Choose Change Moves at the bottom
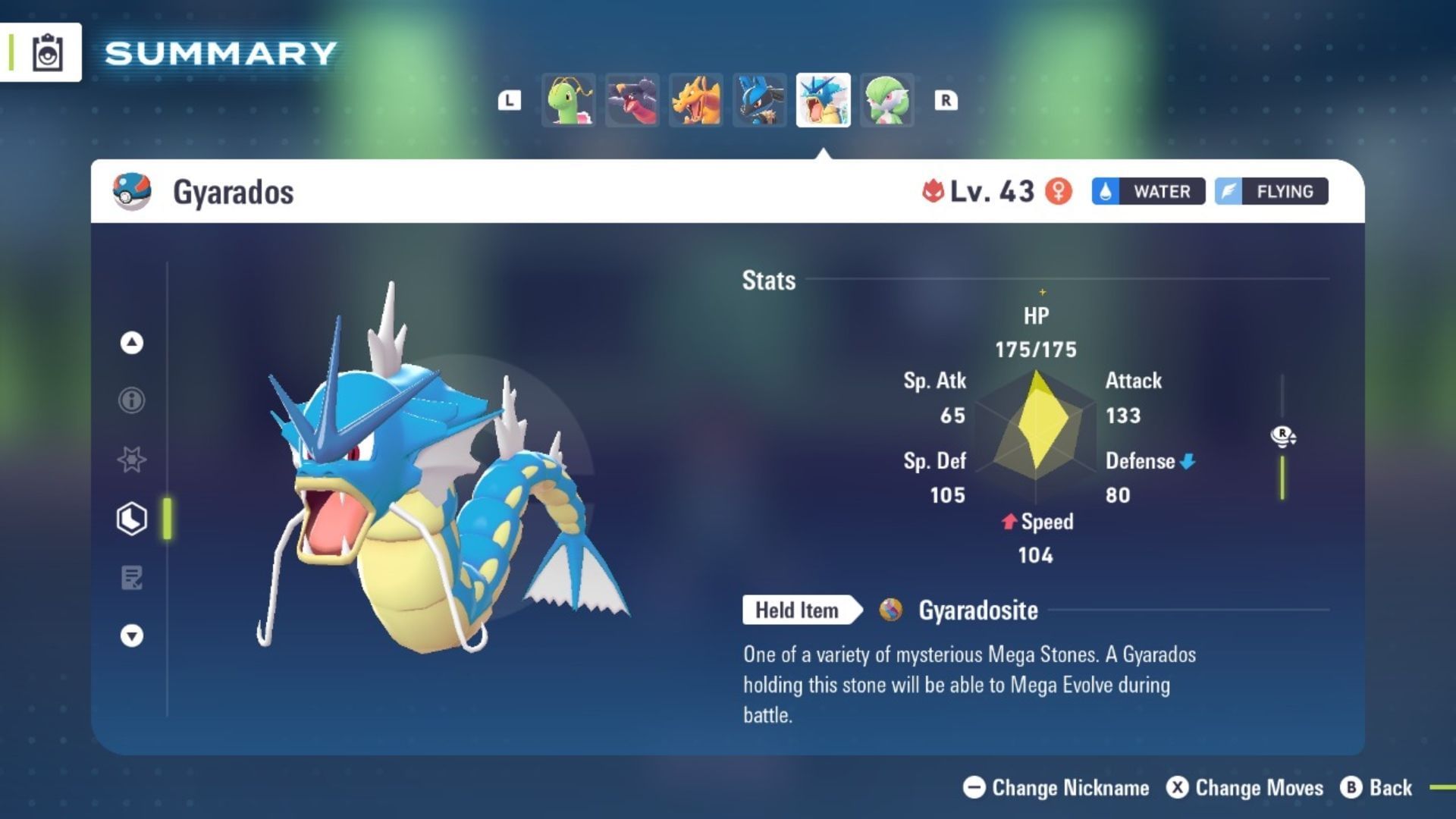1456x819 pixels. (x=1244, y=788)
